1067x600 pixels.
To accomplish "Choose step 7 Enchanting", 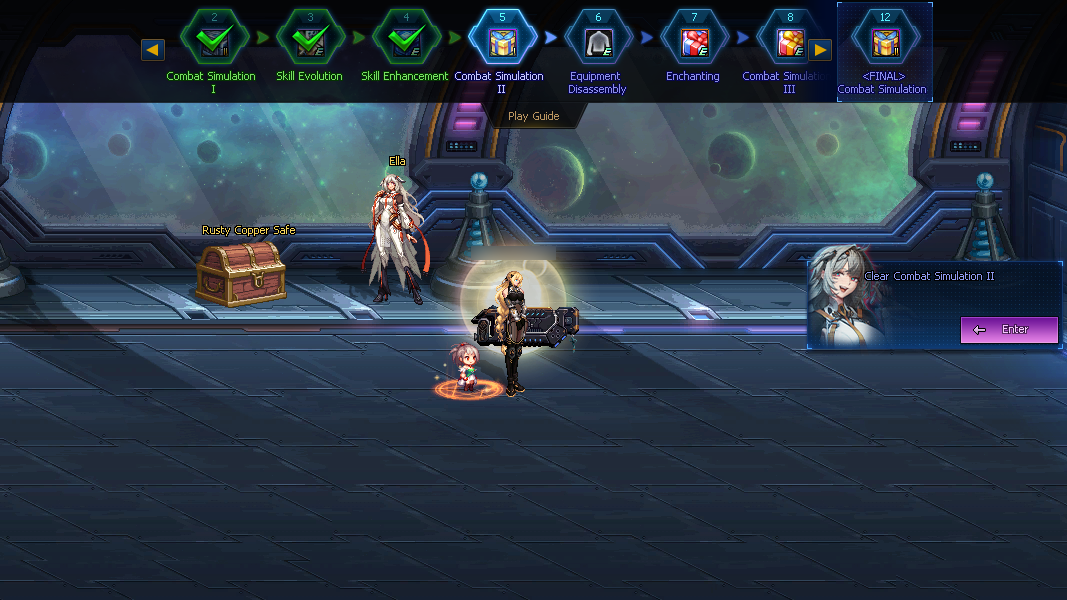I will [694, 40].
